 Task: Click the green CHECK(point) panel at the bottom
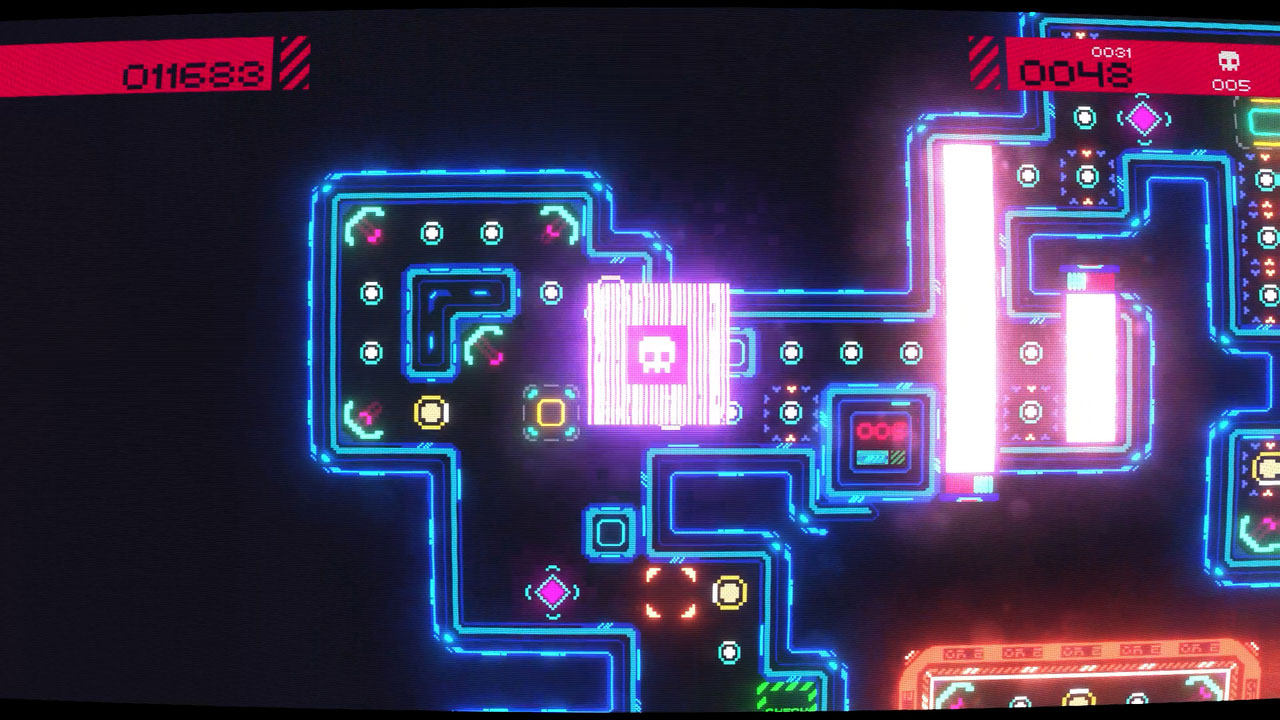(784, 695)
